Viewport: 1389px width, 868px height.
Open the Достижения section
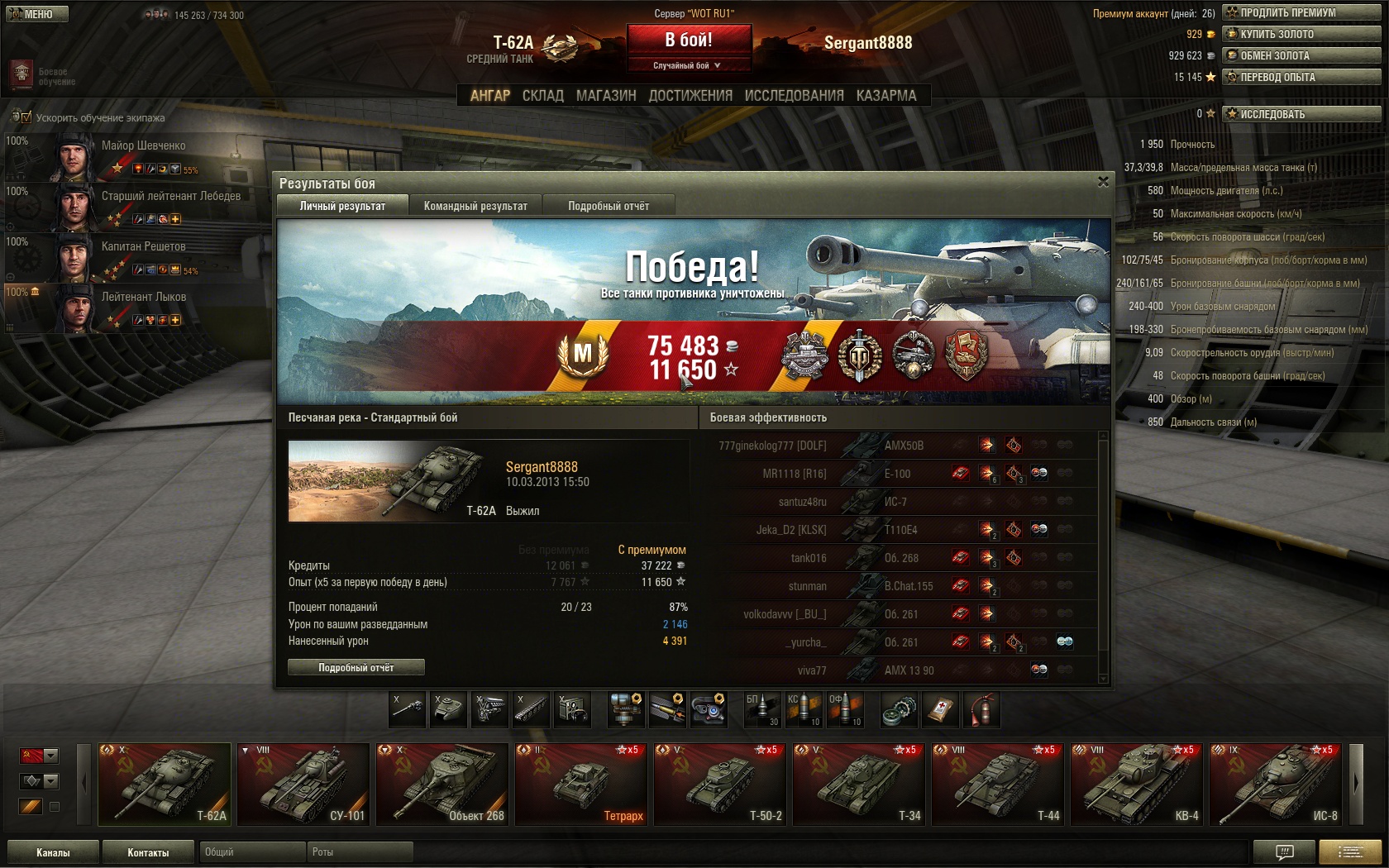690,96
